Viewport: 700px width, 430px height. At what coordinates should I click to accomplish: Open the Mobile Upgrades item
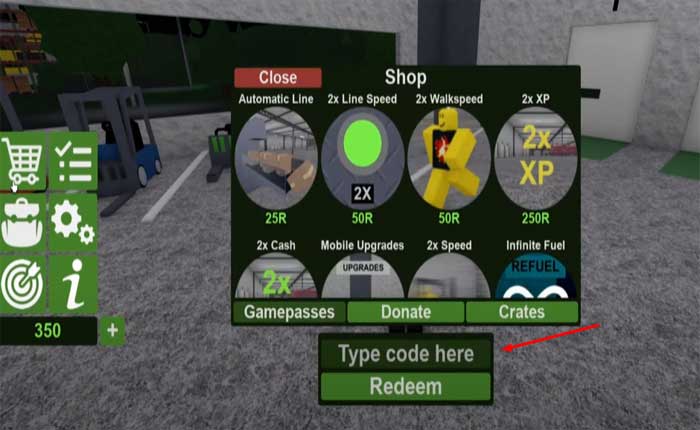pyautogui.click(x=361, y=275)
